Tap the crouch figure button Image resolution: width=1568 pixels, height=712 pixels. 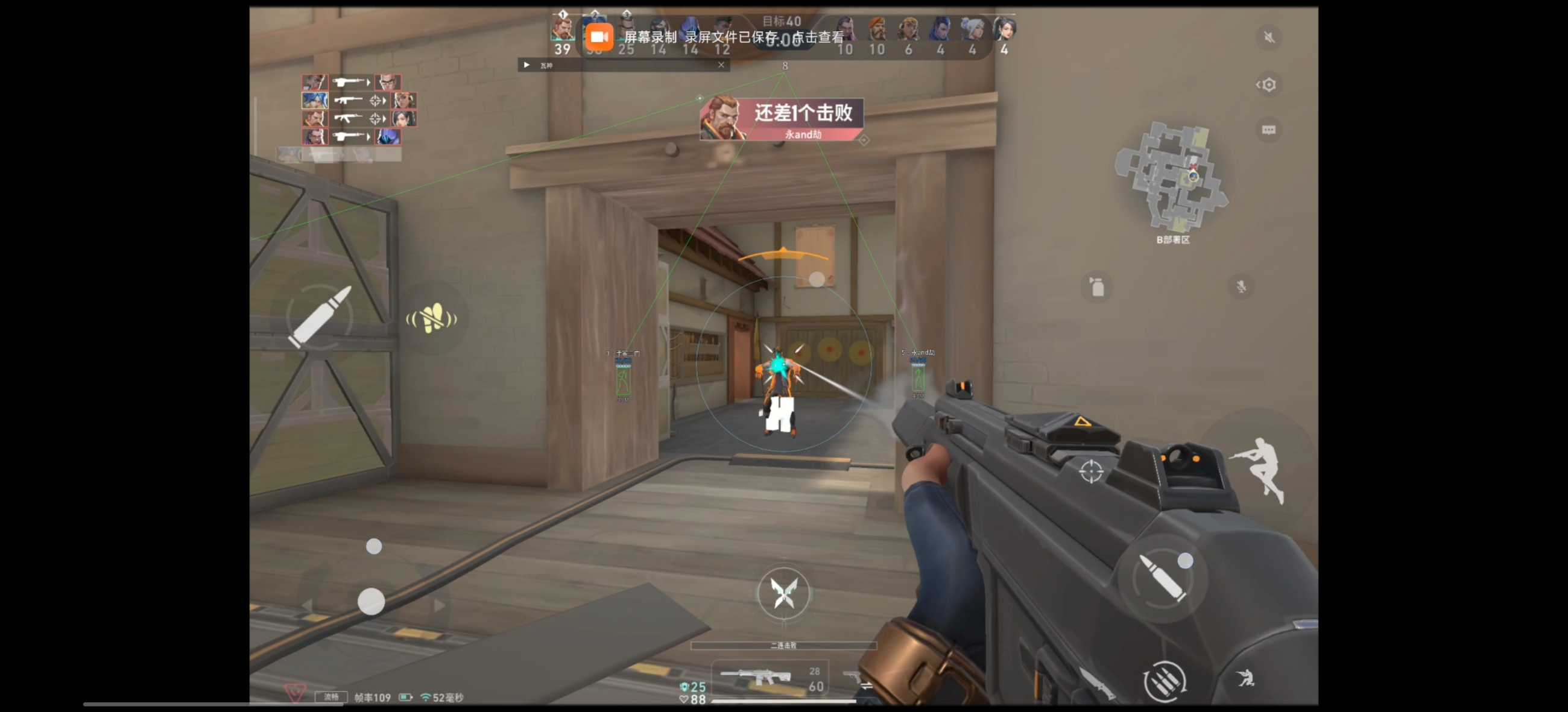1245,677
